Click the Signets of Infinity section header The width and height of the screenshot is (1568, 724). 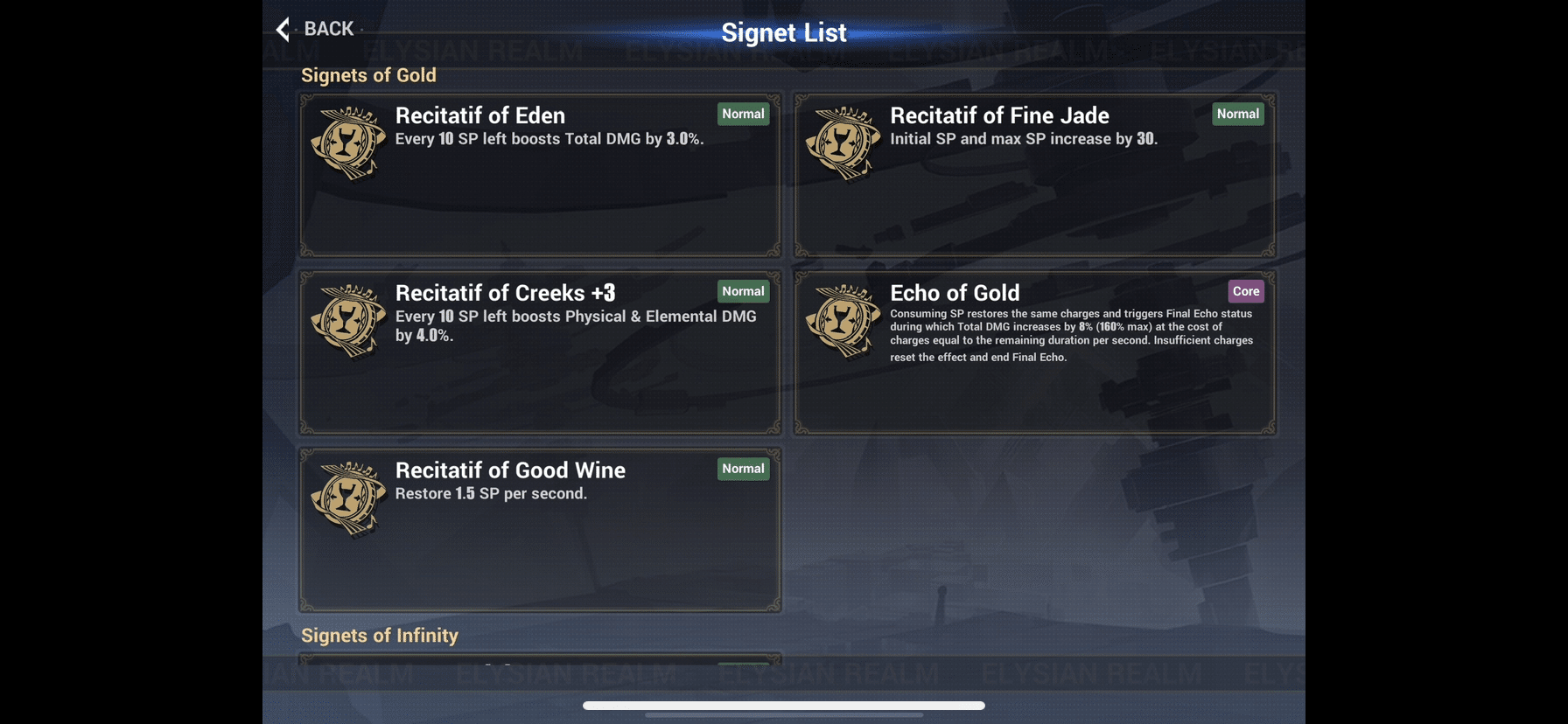[x=380, y=636]
